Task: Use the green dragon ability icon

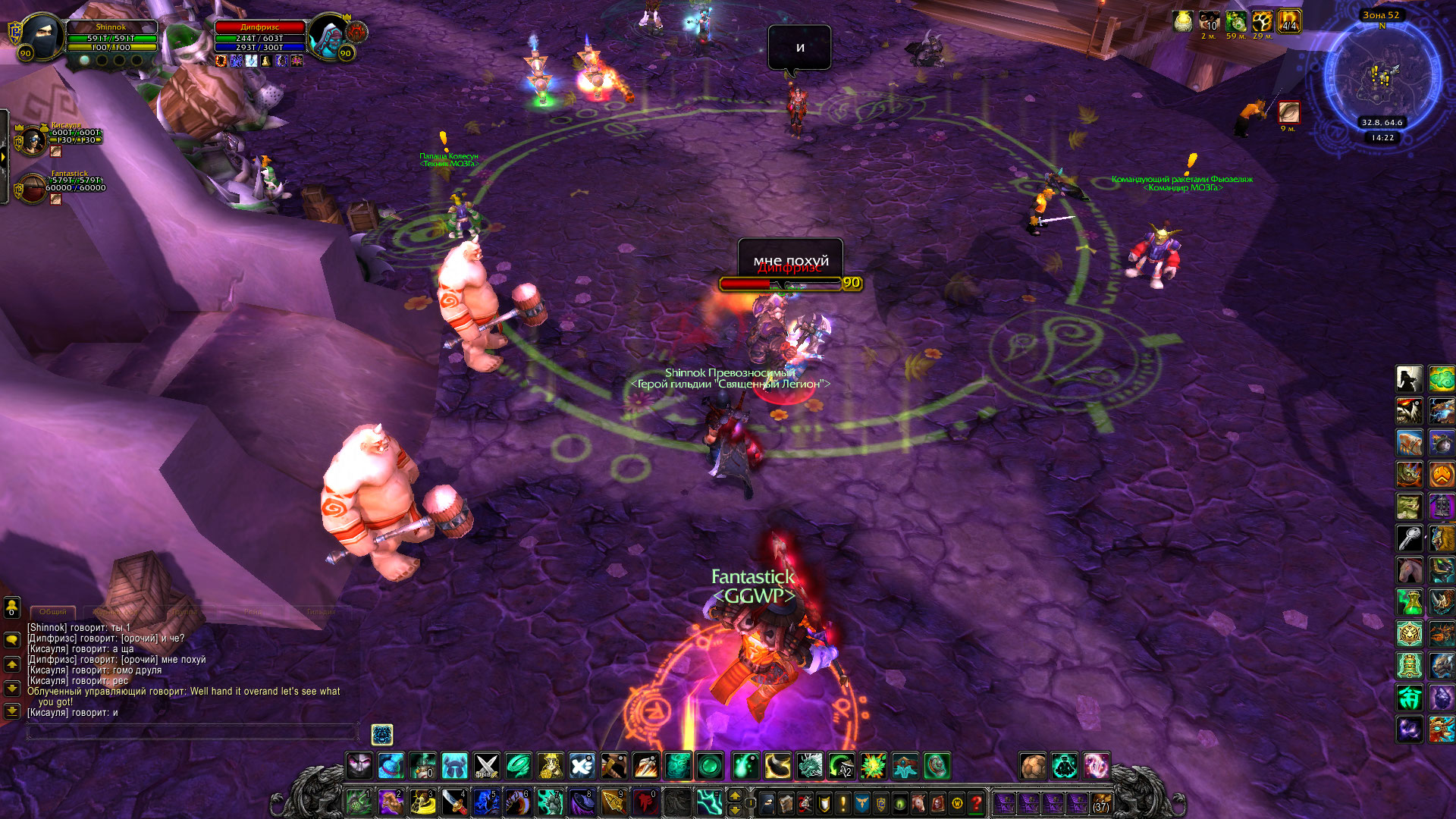Action: coord(810,766)
